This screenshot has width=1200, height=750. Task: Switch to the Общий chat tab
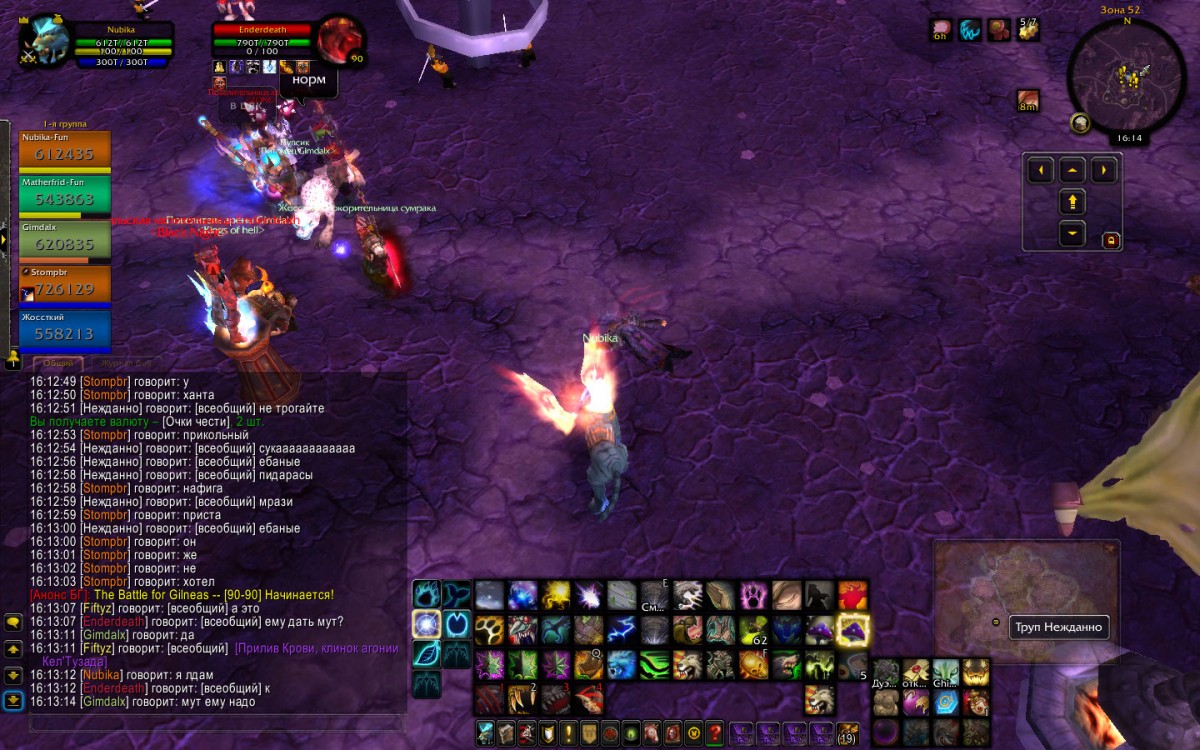(x=58, y=363)
